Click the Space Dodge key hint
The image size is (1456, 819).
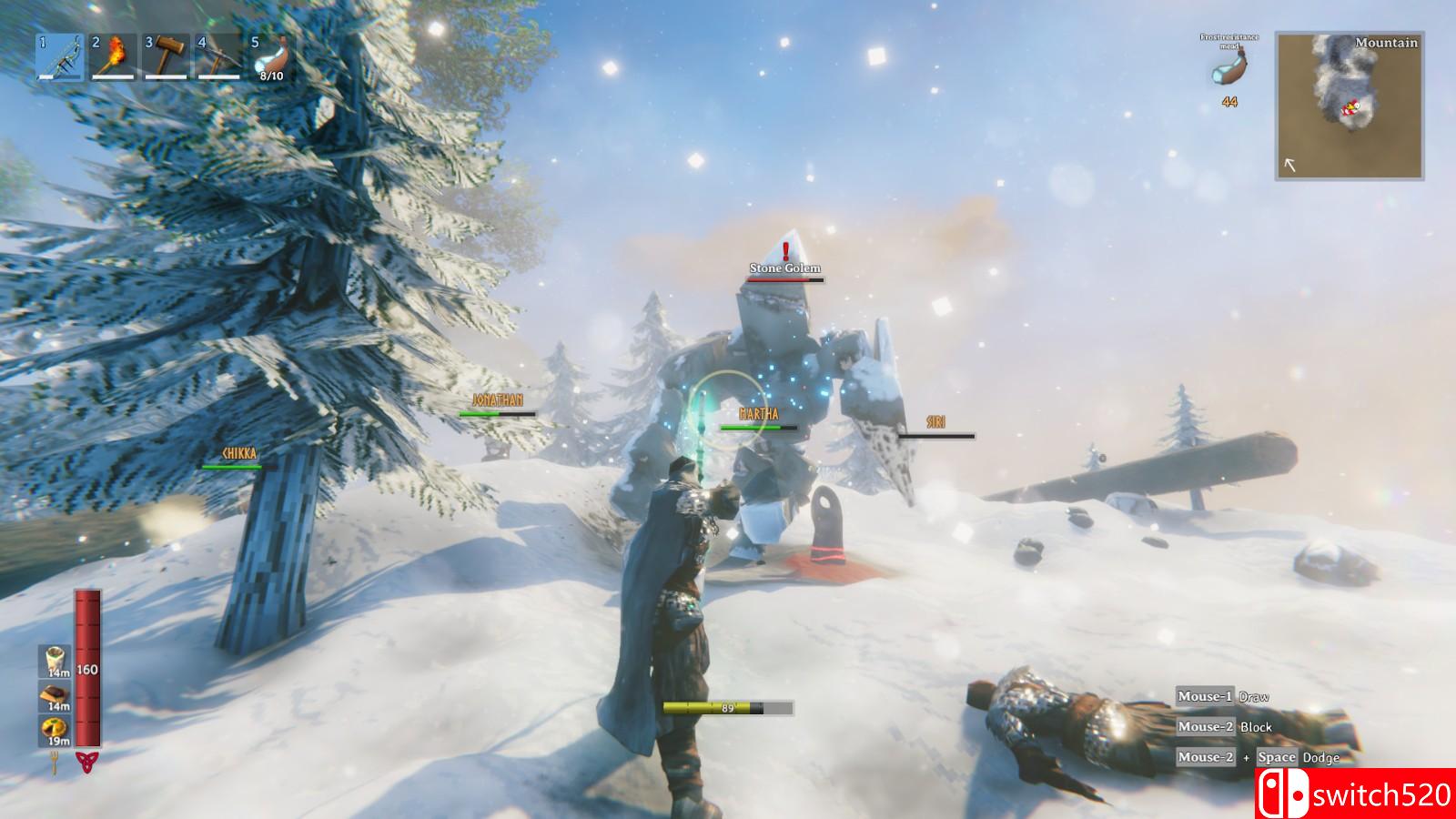pos(1277,755)
